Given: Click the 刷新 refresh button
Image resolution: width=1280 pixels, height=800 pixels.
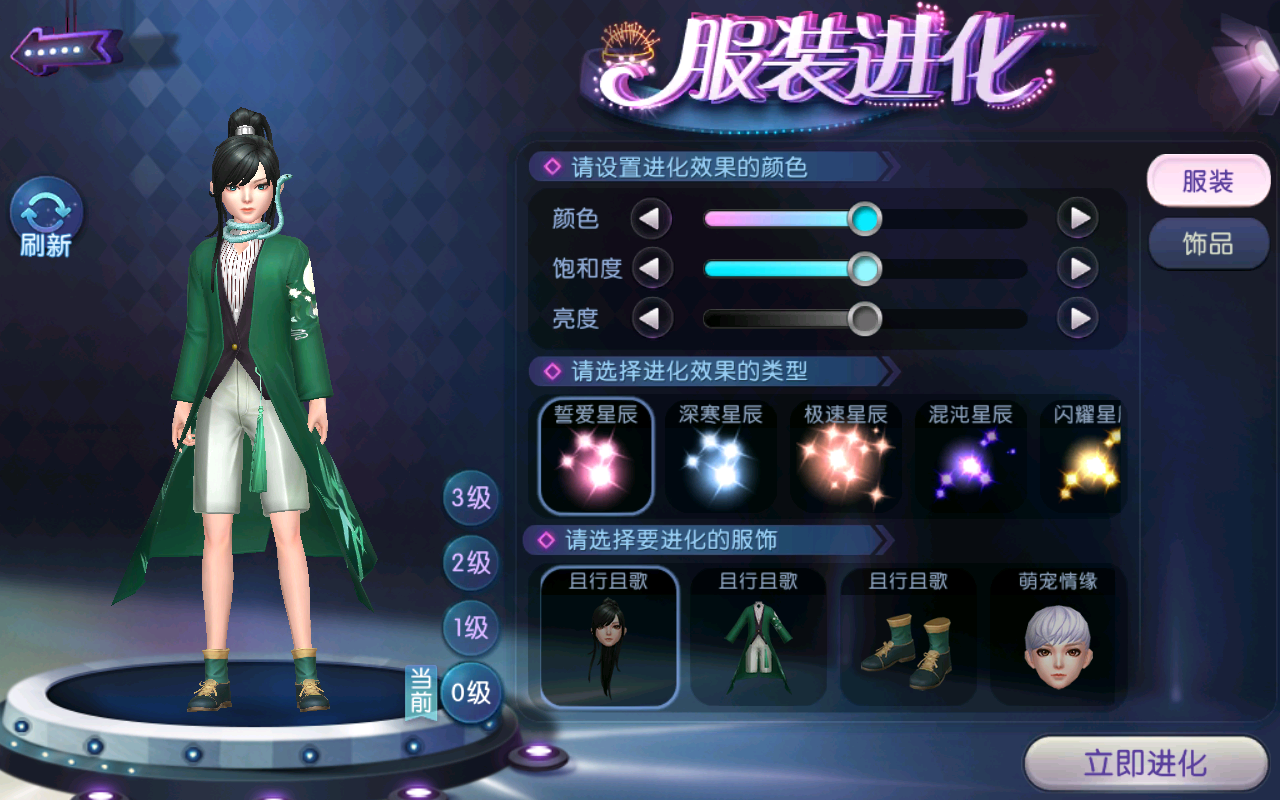Looking at the screenshot, I should (46, 218).
